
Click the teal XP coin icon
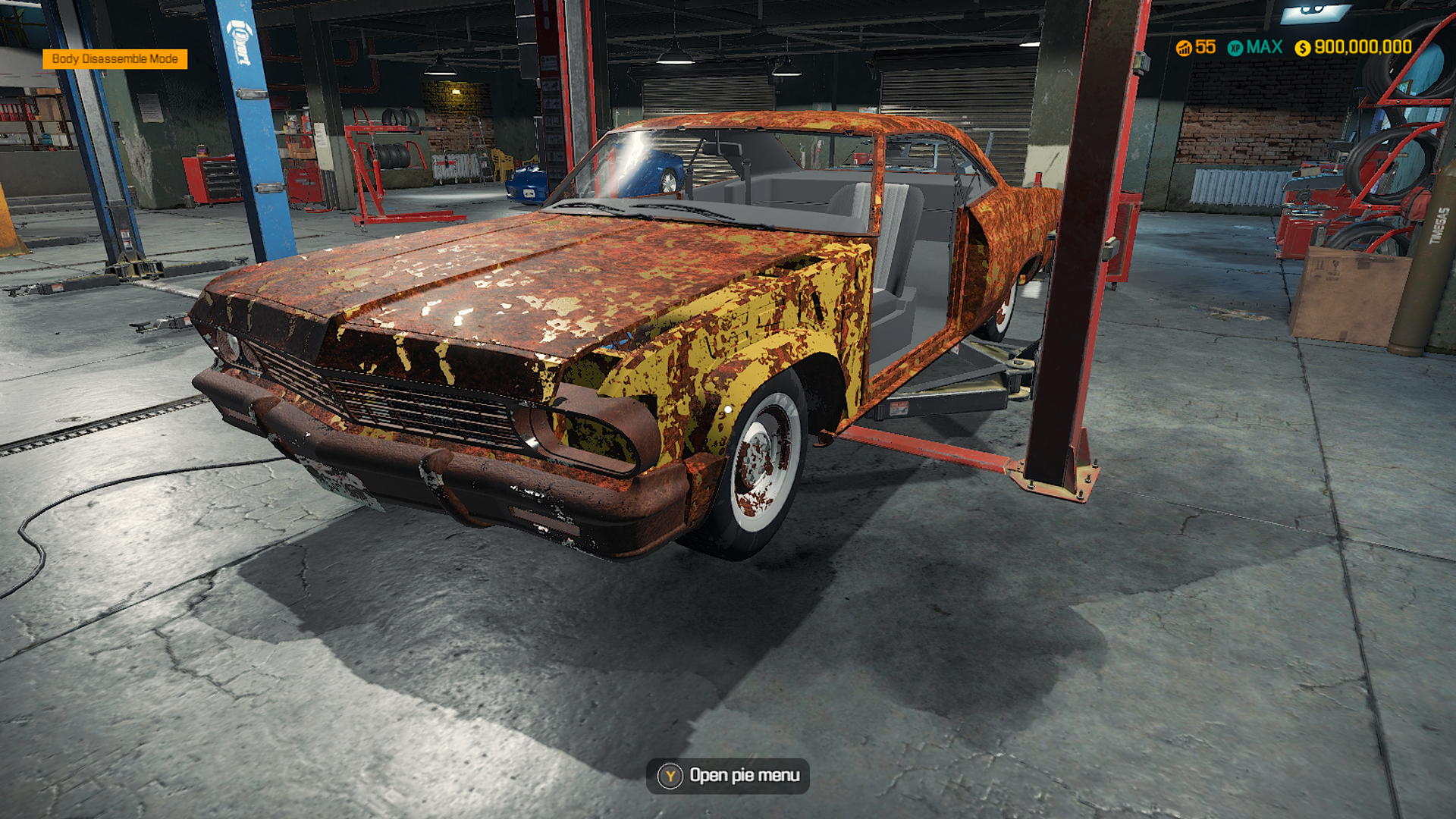(1236, 47)
